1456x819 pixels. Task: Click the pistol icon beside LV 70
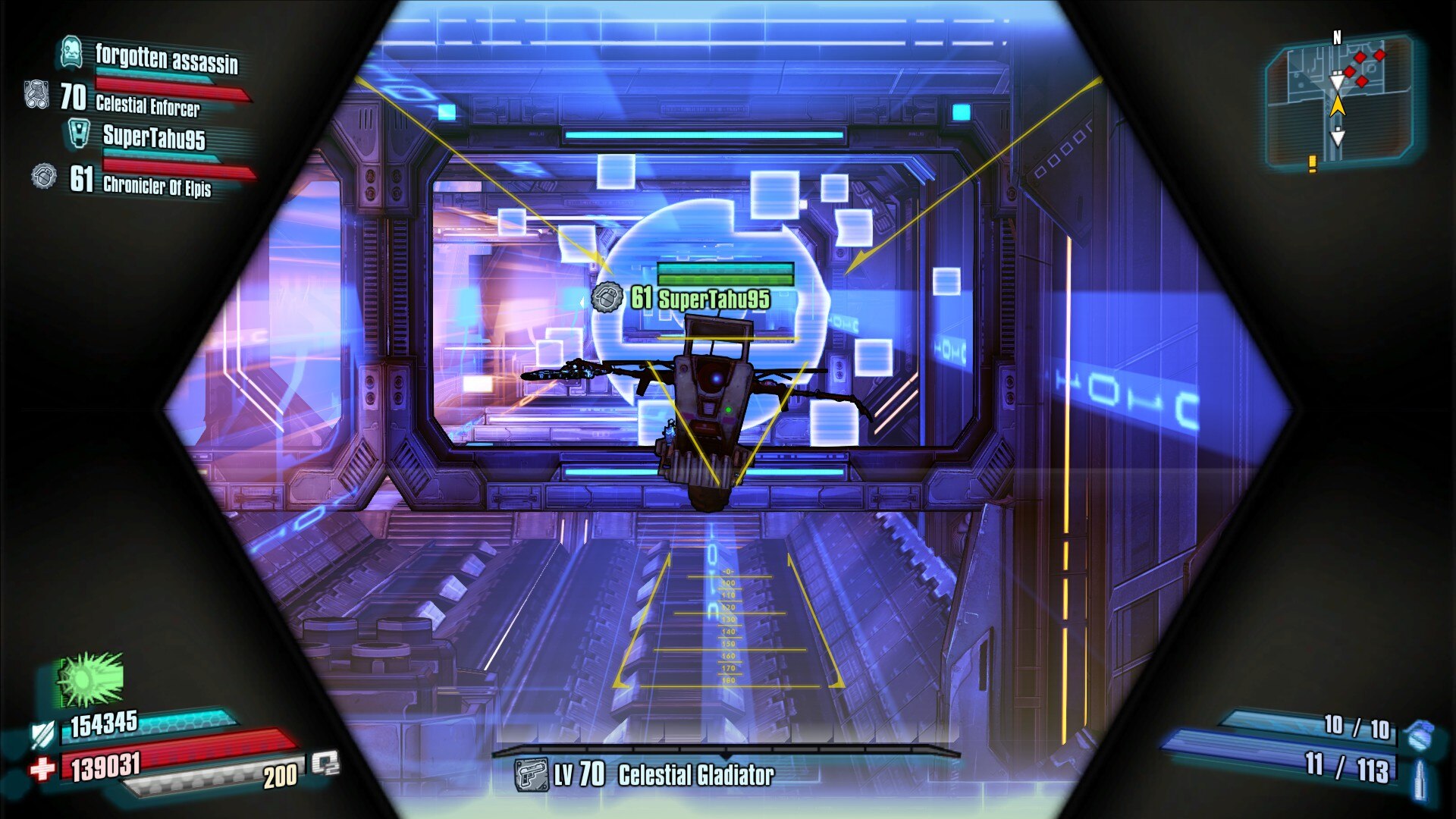click(x=531, y=775)
